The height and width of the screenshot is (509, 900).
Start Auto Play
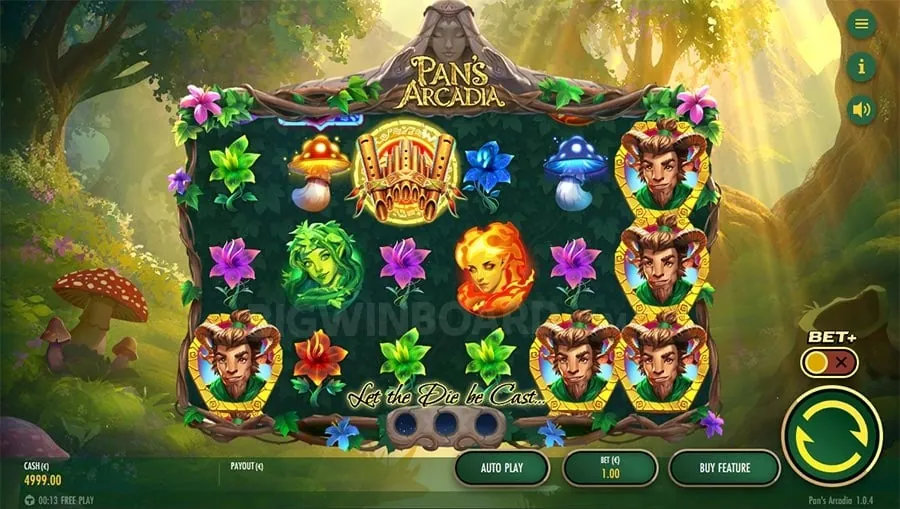(502, 467)
